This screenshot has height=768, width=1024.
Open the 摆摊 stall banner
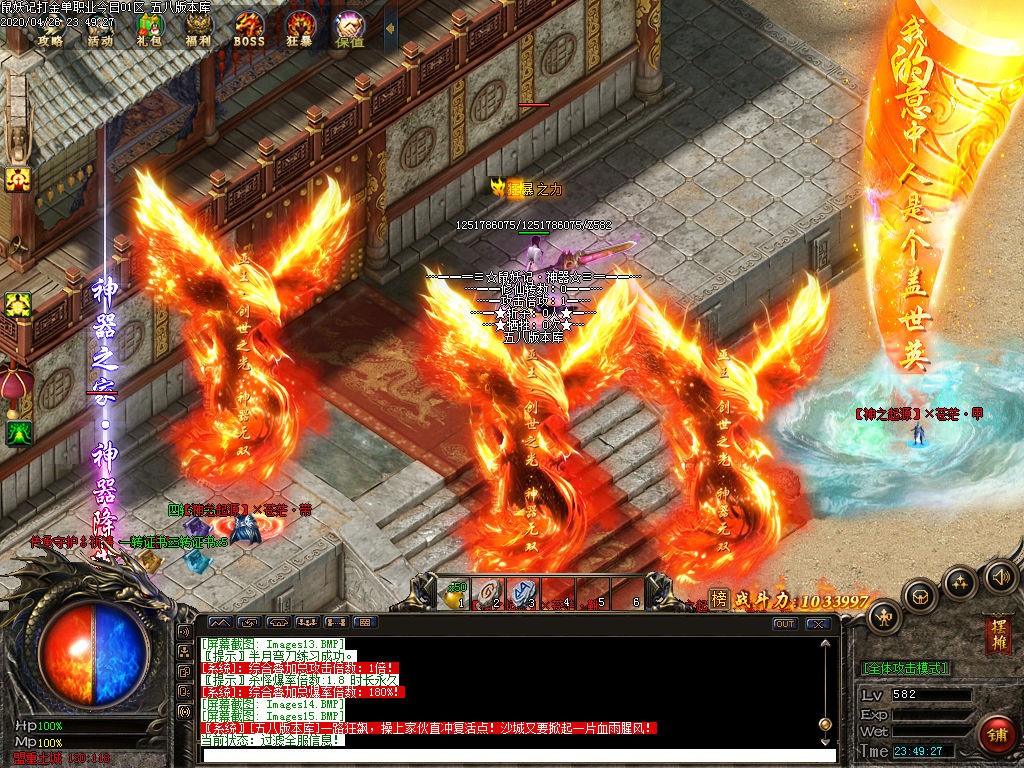997,638
